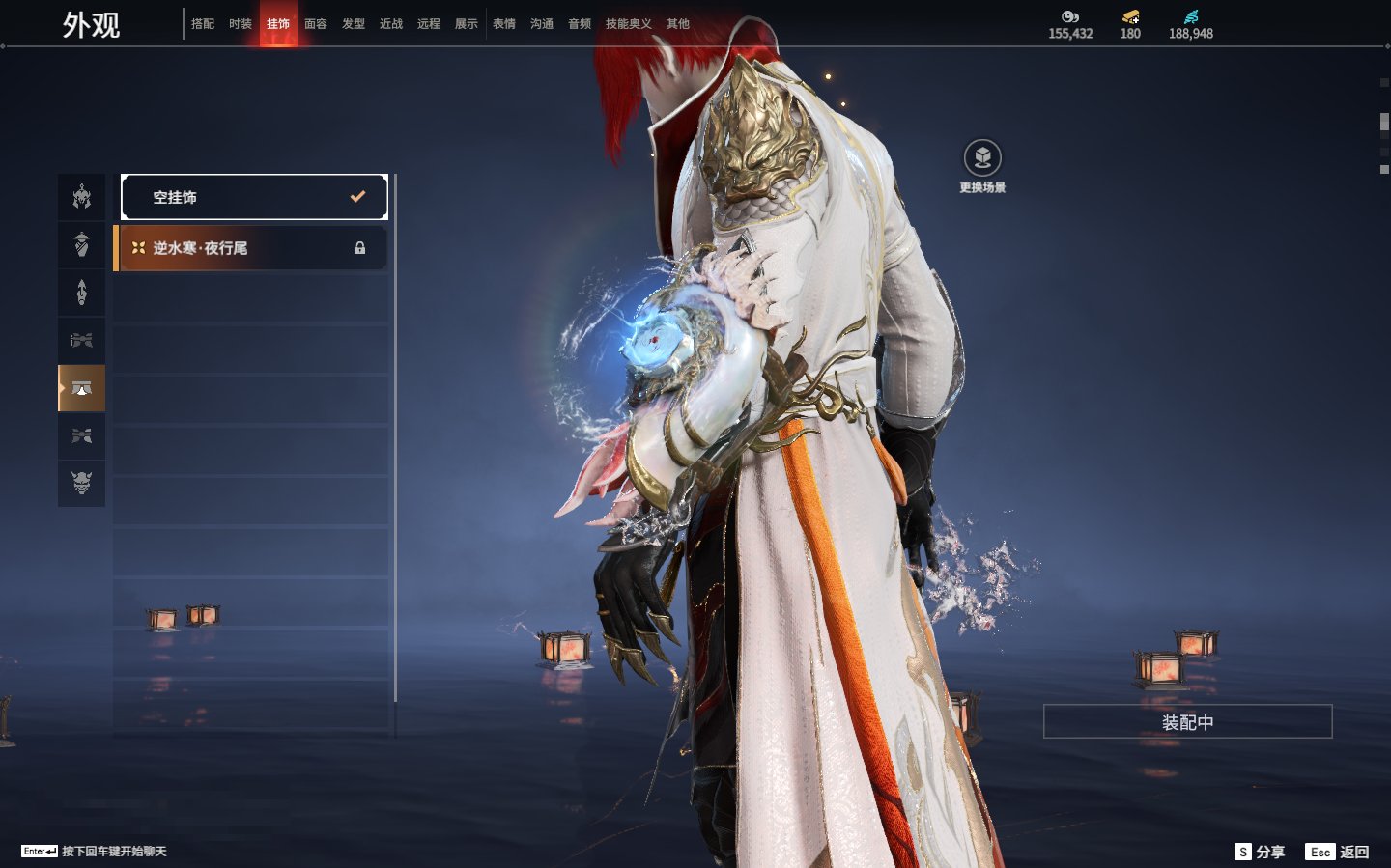Screen dimensions: 1391x868
Task: Switch to the 发型 hairstyle tab
Action: [354, 24]
